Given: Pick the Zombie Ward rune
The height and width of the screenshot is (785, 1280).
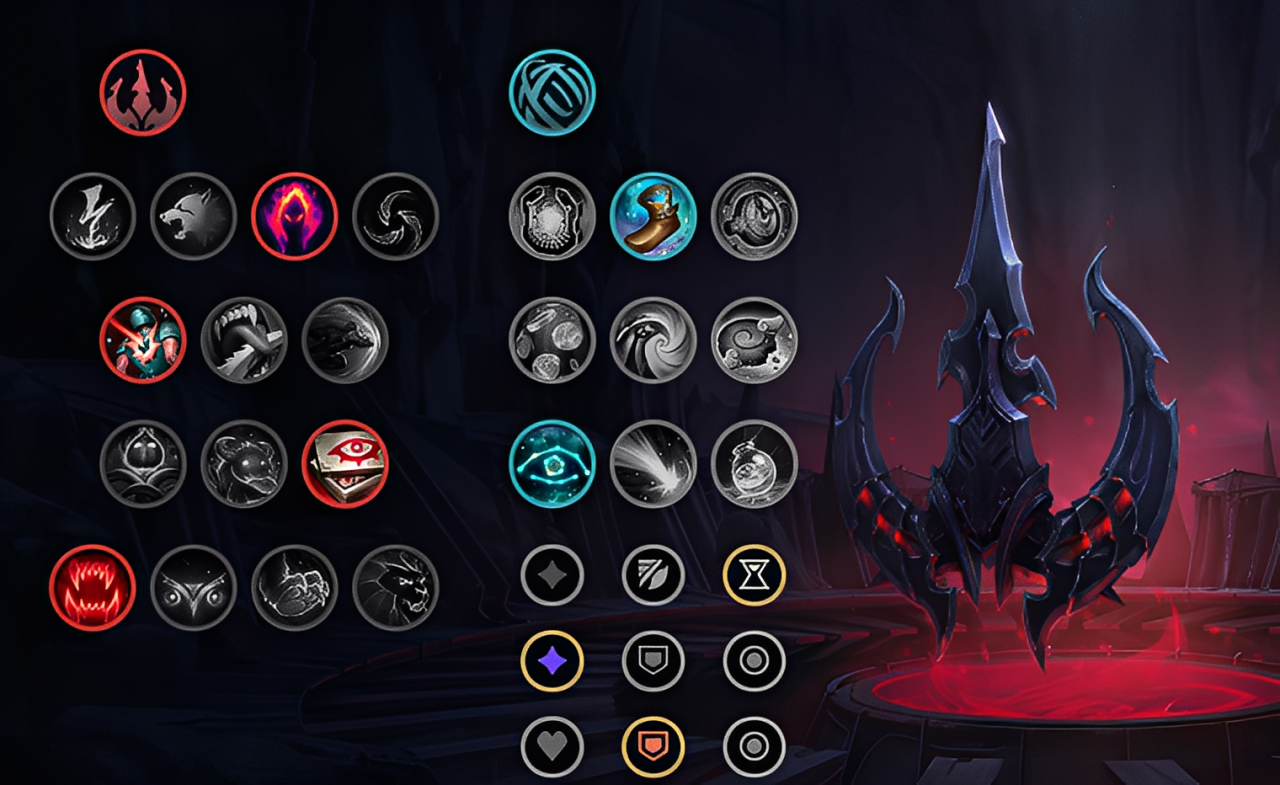Looking at the screenshot, I should [x=143, y=463].
